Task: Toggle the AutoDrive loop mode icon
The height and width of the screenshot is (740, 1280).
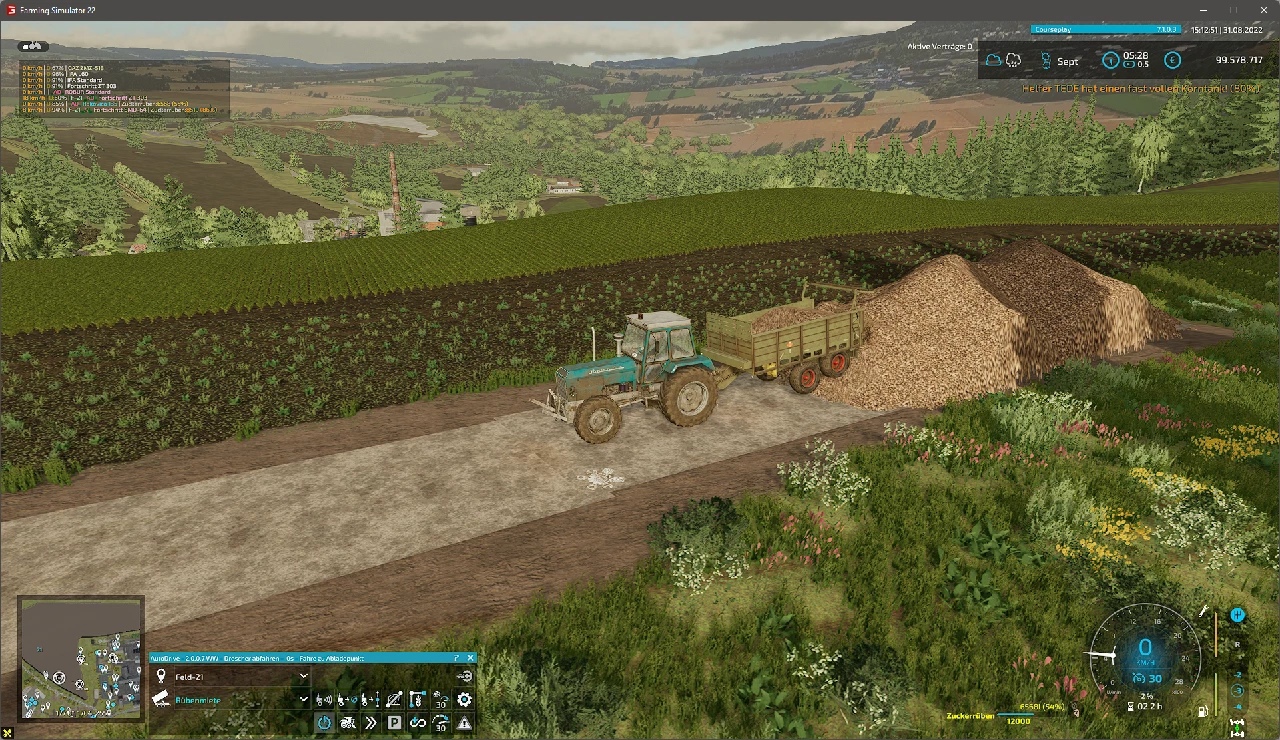Action: (418, 722)
